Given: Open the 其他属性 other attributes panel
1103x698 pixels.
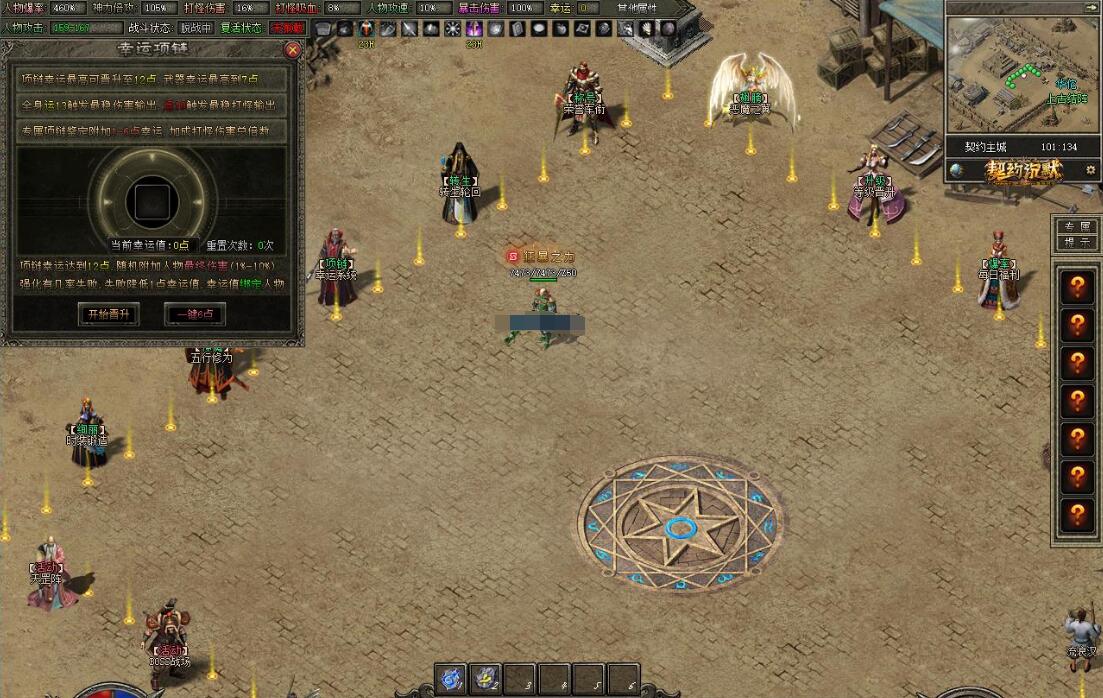Looking at the screenshot, I should [638, 8].
